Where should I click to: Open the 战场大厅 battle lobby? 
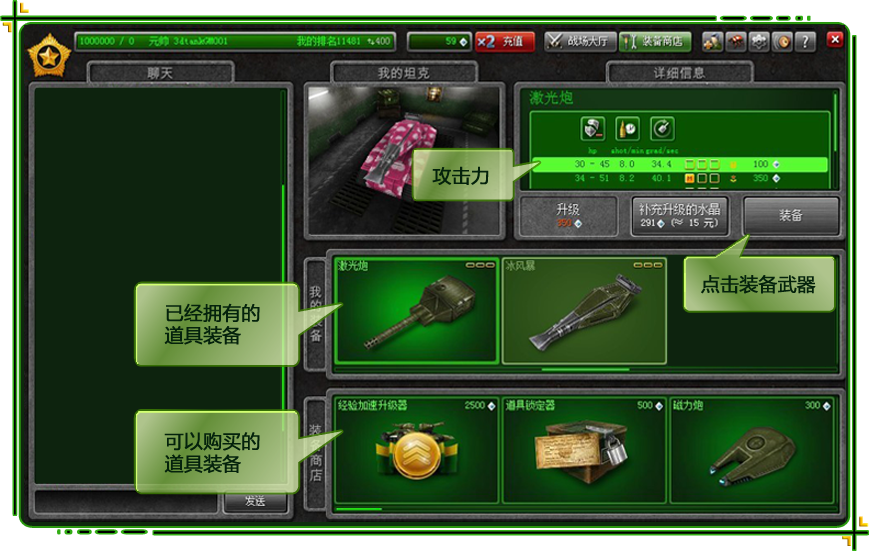tap(579, 42)
